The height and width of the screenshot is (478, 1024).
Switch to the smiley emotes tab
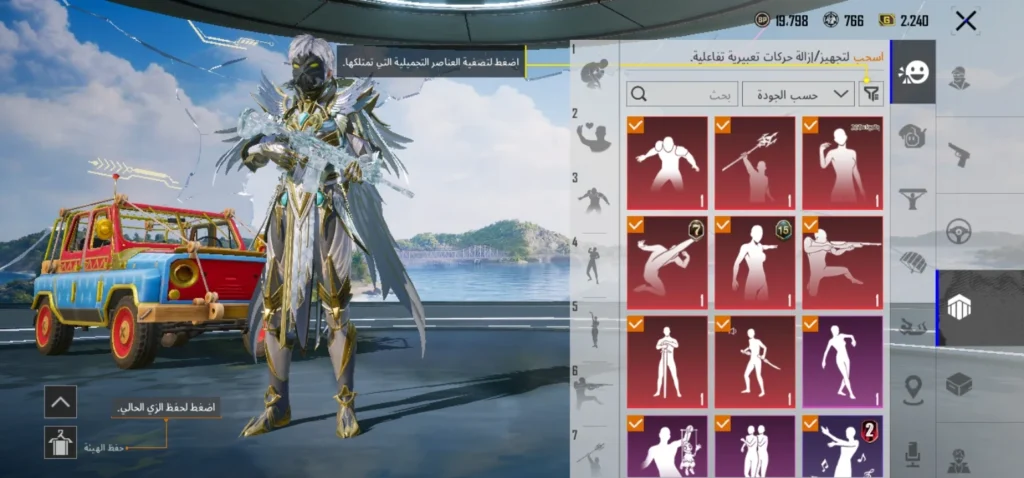pos(913,72)
